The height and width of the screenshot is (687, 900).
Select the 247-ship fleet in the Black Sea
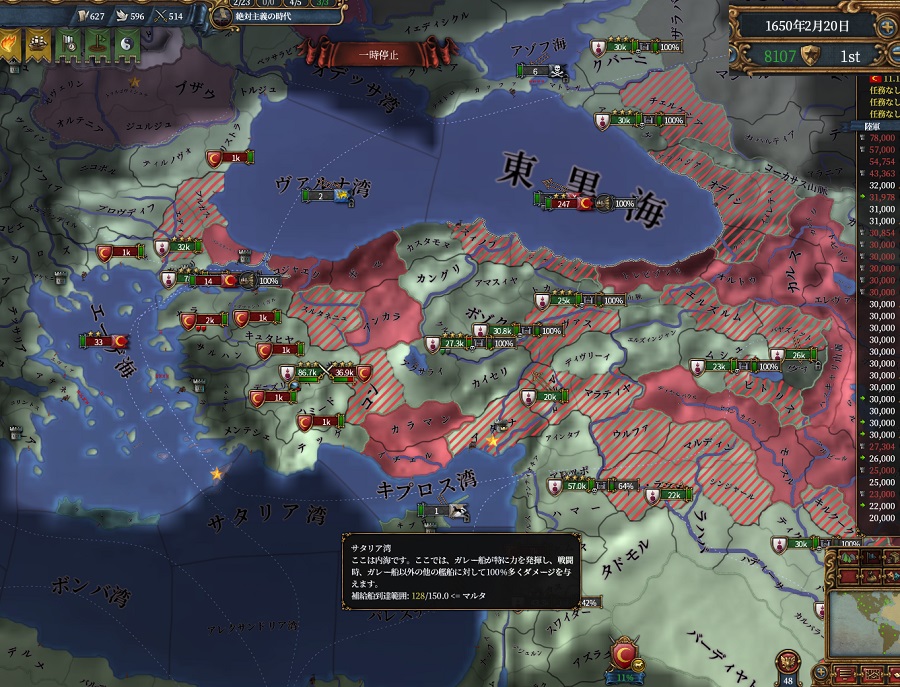(563, 203)
